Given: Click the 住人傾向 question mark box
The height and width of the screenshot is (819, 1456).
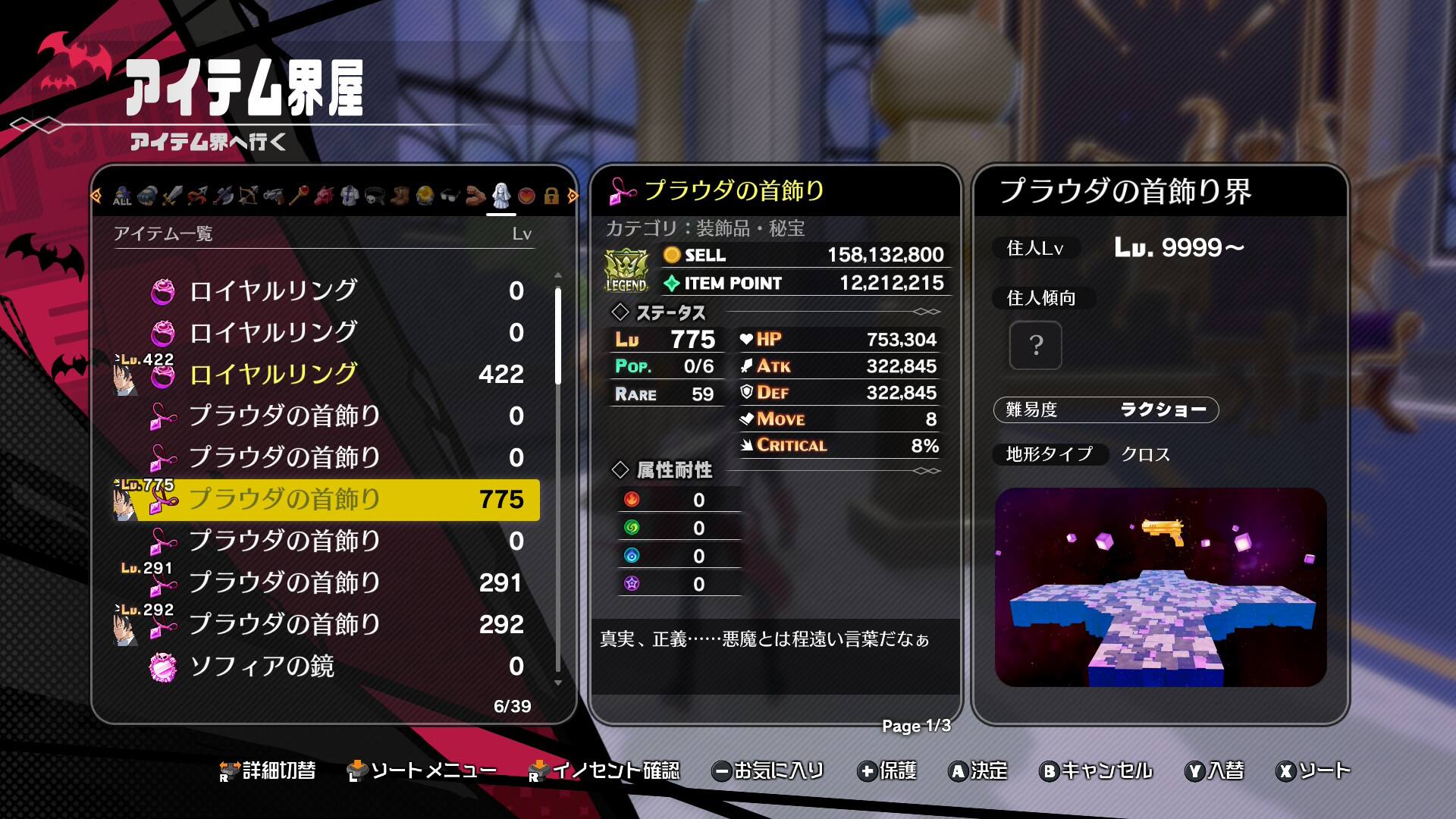Looking at the screenshot, I should 1035,346.
